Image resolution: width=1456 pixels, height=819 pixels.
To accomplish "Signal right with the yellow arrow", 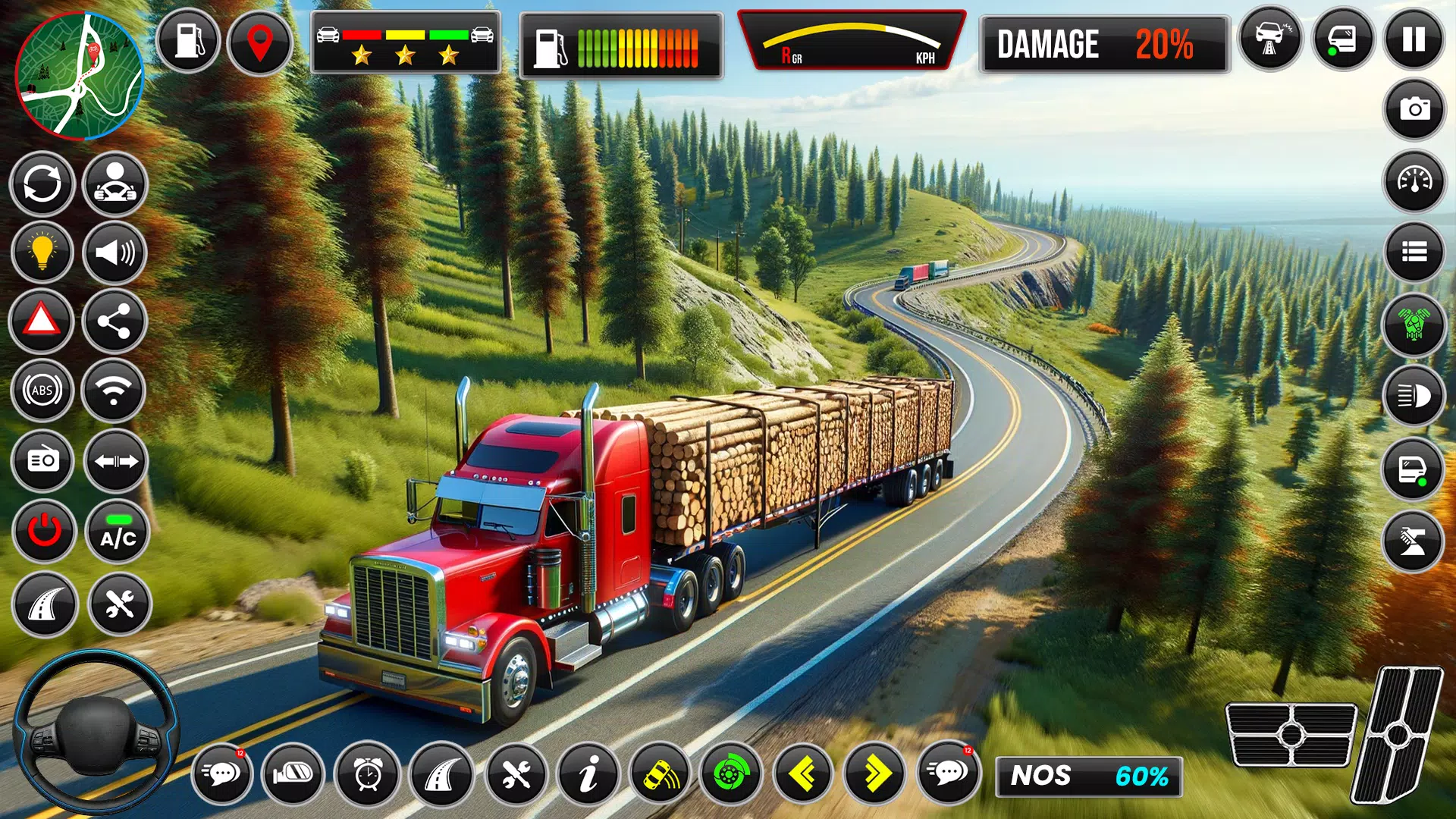I will (x=875, y=774).
